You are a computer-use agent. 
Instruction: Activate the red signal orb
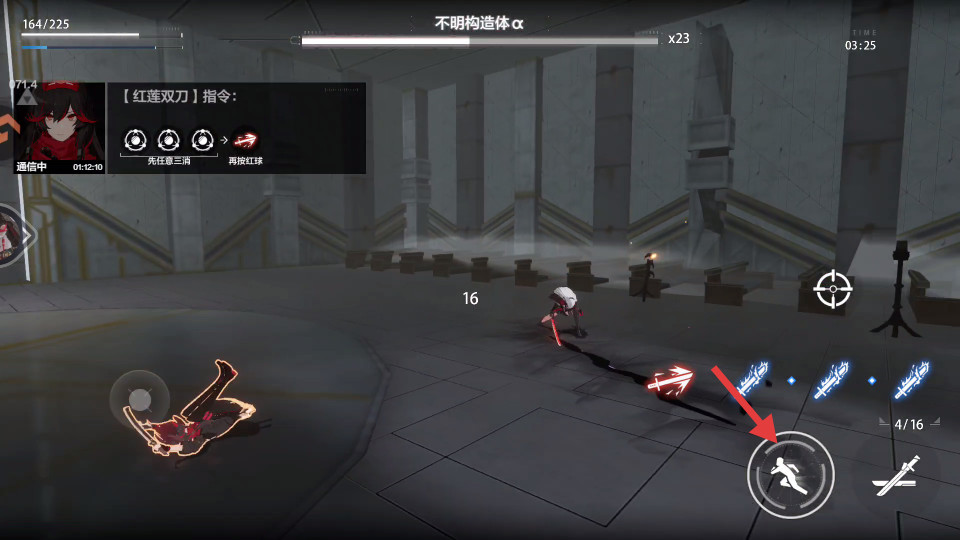(x=671, y=381)
